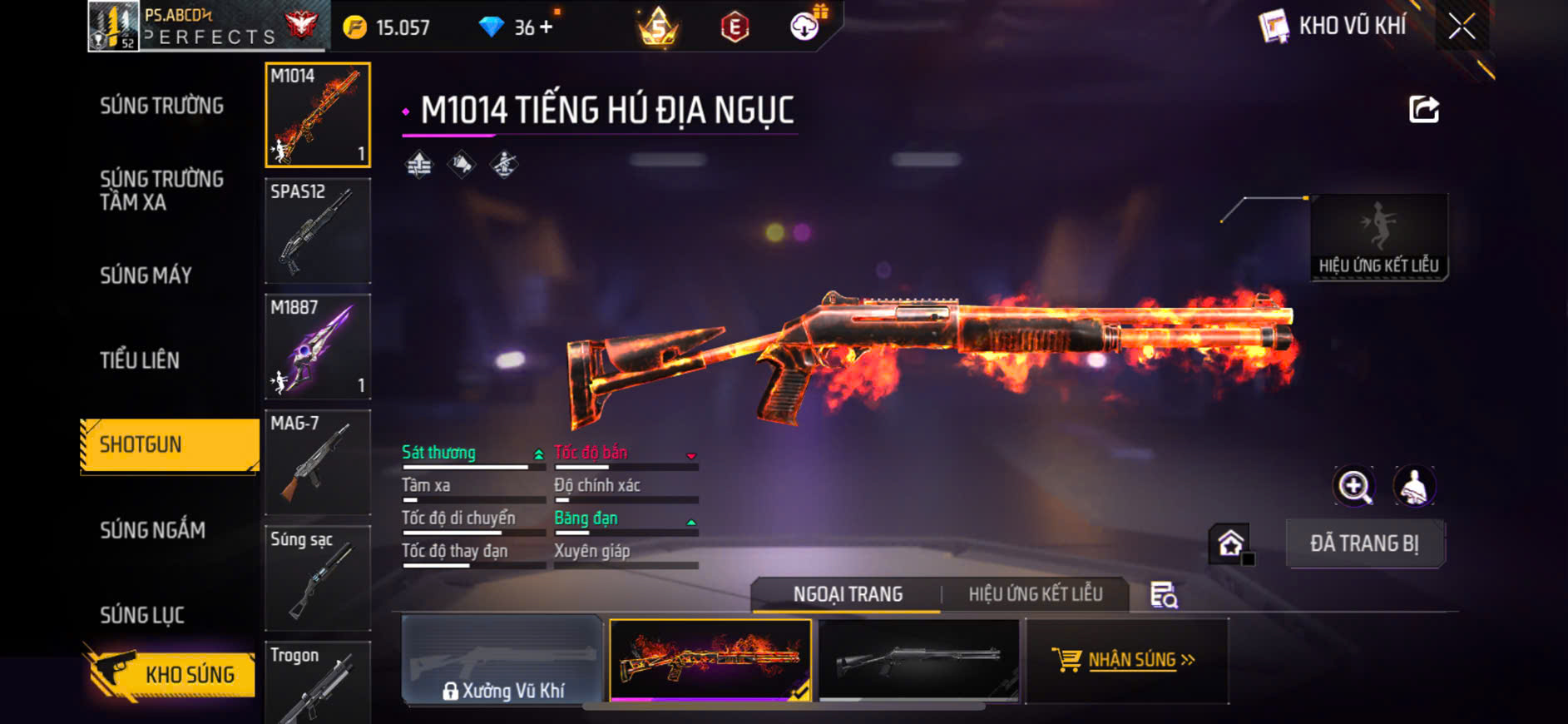This screenshot has width=1568, height=724.
Task: Click the Kho Súng button
Action: (171, 674)
